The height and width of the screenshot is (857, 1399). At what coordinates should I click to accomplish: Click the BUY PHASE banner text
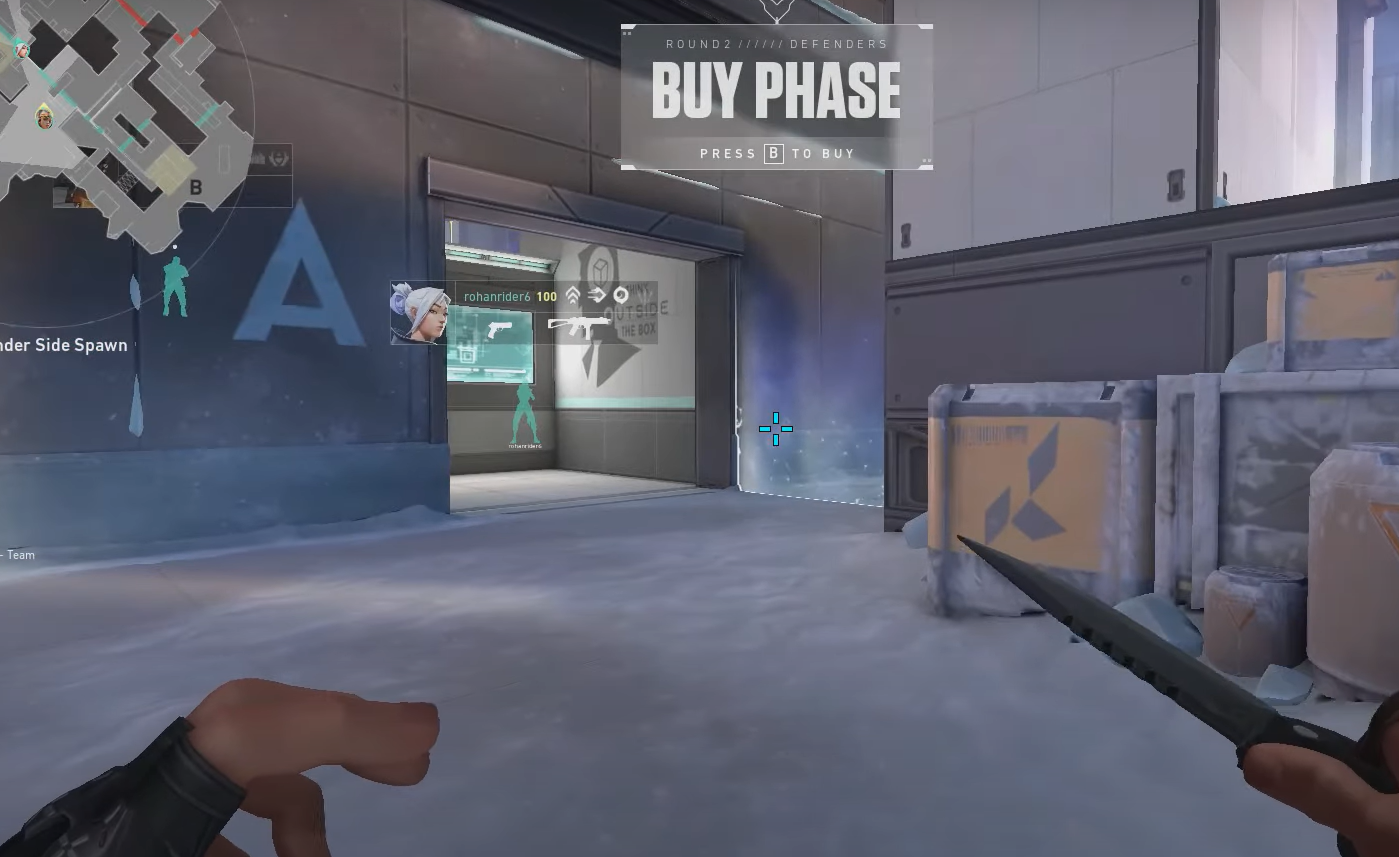777,91
